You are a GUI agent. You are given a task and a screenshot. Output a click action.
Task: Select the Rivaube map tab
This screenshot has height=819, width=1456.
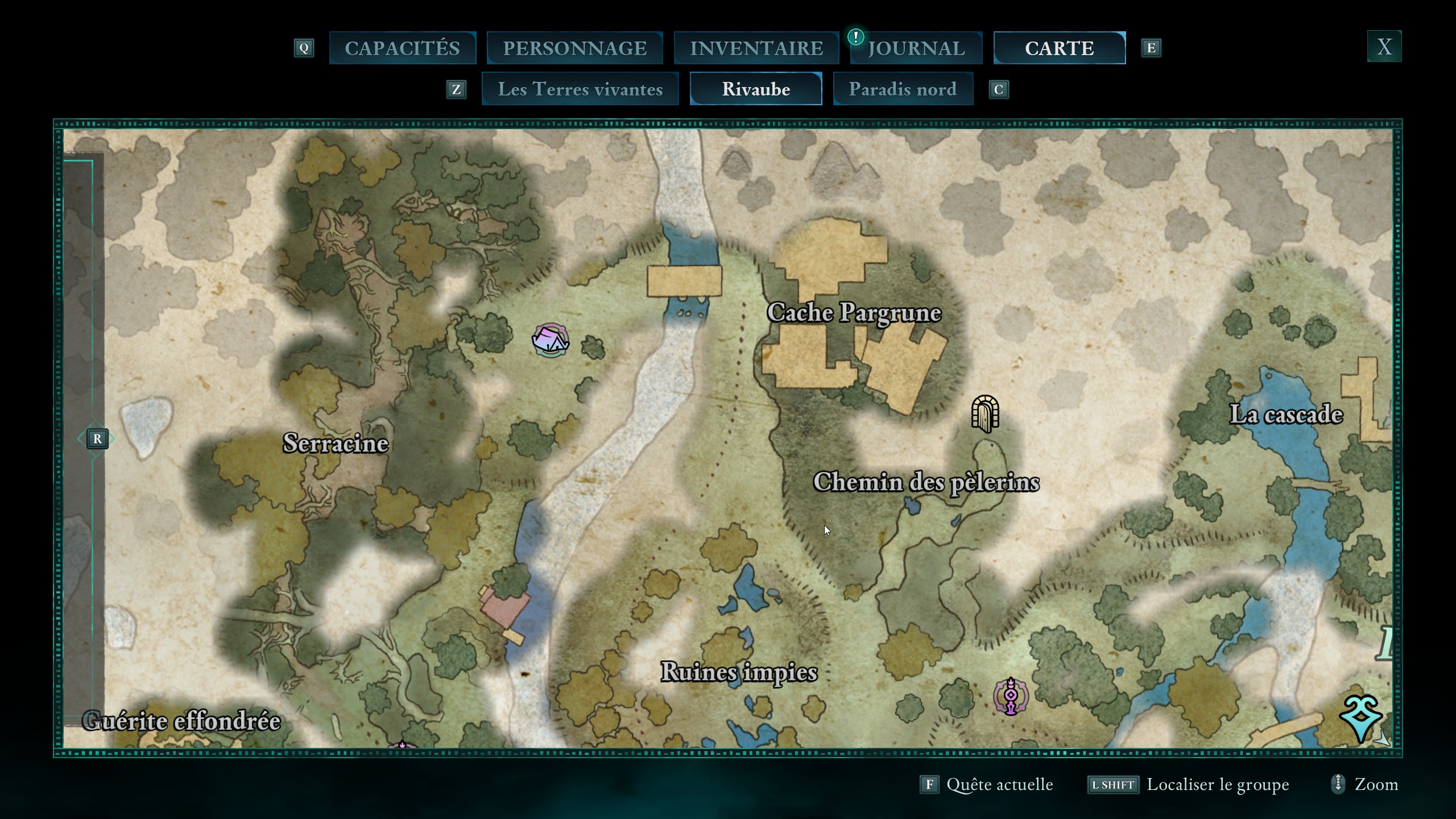(x=756, y=89)
